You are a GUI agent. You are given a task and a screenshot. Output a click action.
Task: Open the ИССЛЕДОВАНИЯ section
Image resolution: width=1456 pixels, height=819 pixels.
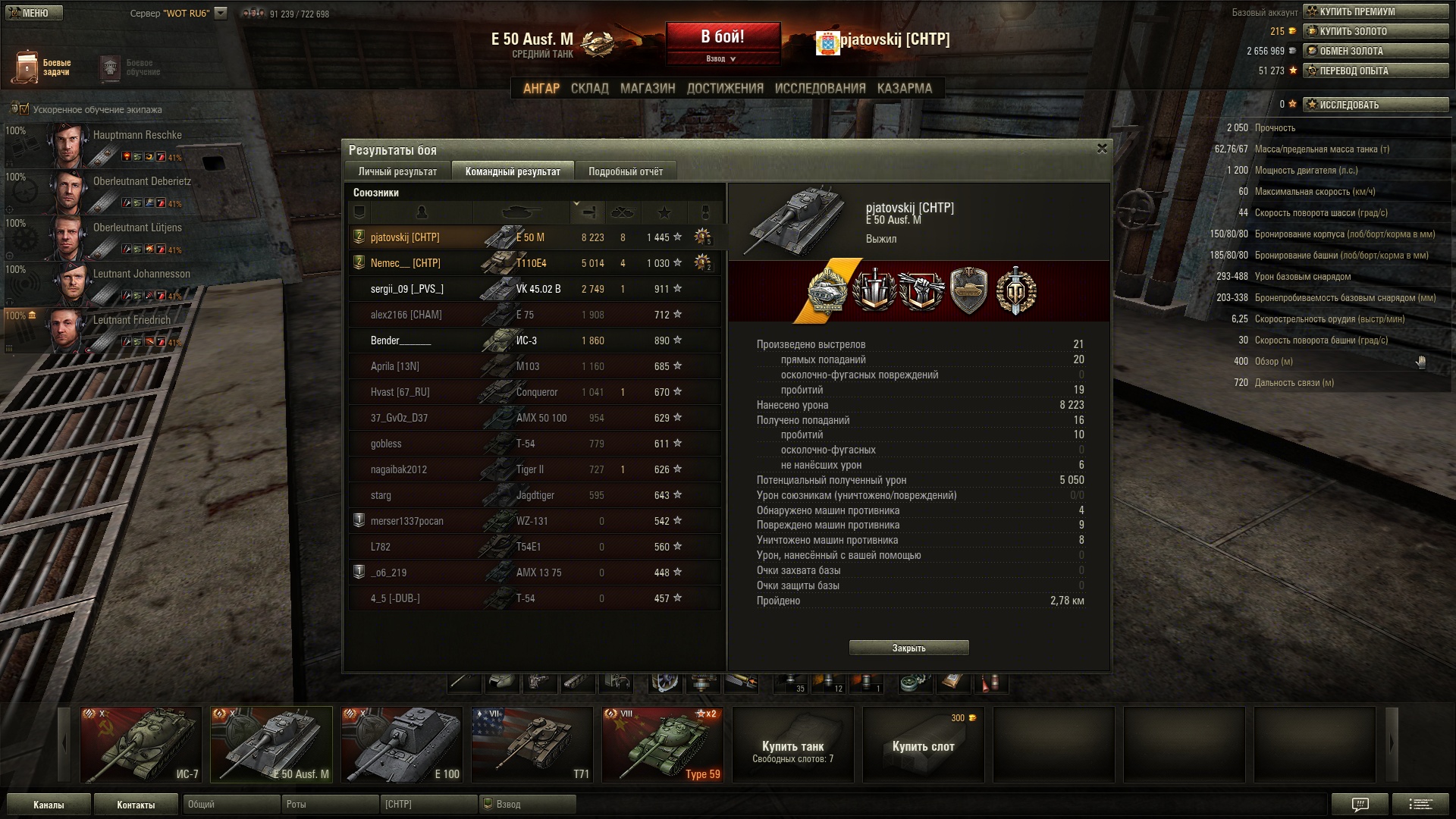[820, 88]
